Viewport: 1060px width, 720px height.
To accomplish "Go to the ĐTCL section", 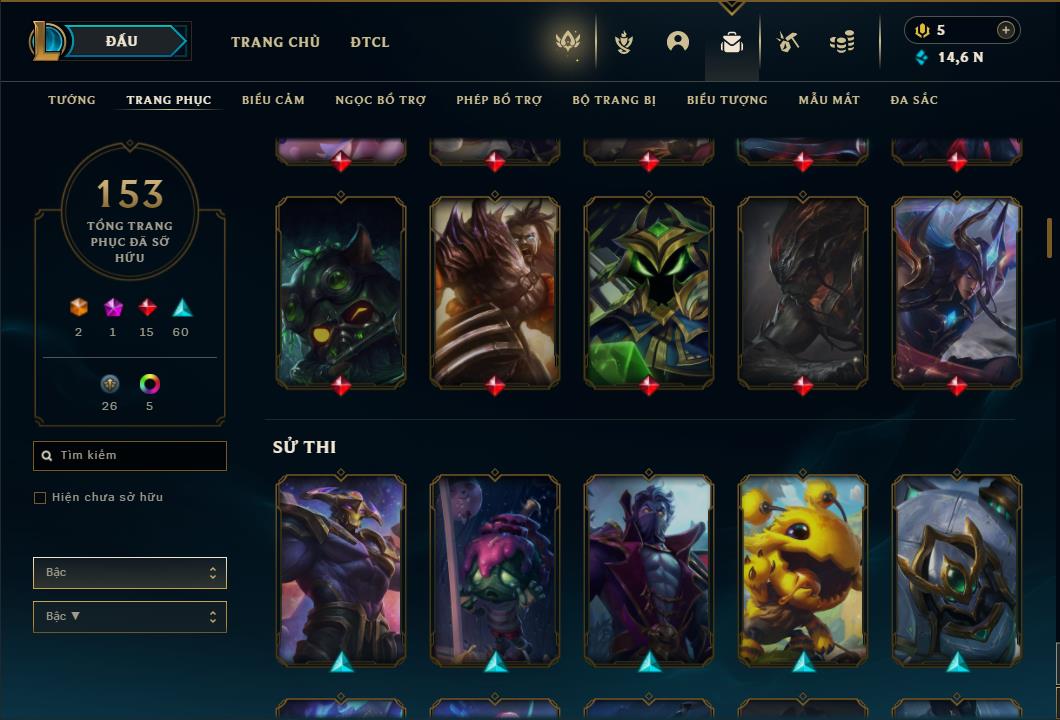I will coord(370,42).
